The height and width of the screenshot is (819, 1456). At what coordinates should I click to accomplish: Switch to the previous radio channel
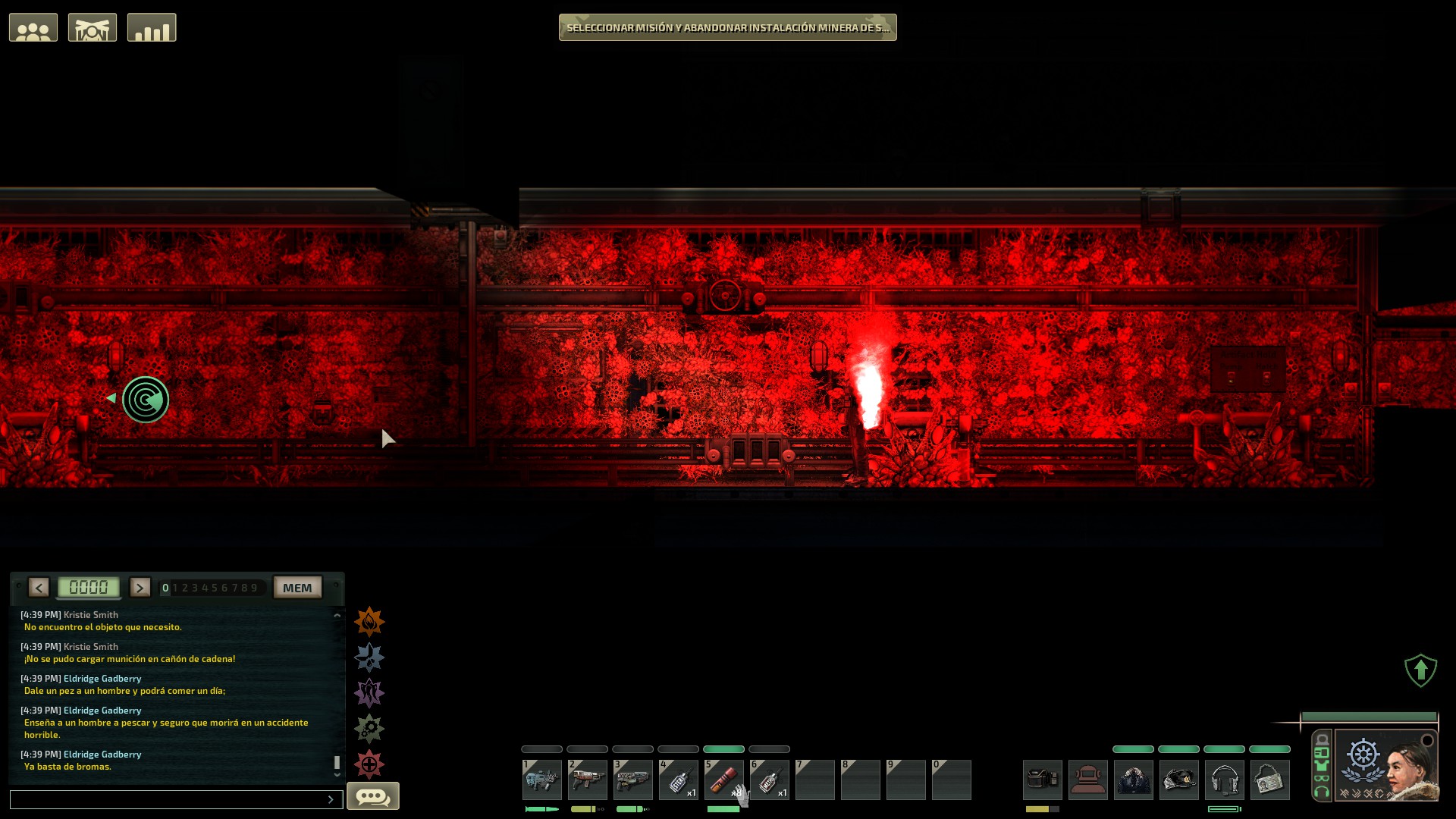(39, 588)
